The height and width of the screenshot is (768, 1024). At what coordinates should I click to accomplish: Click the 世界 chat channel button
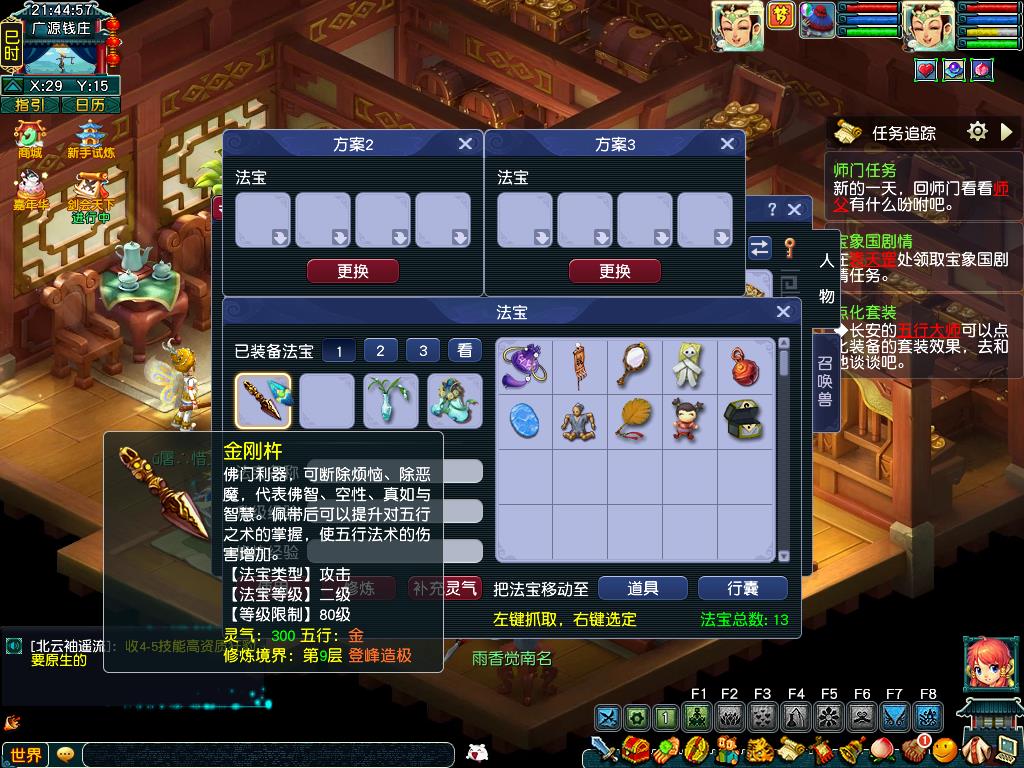pyautogui.click(x=26, y=755)
